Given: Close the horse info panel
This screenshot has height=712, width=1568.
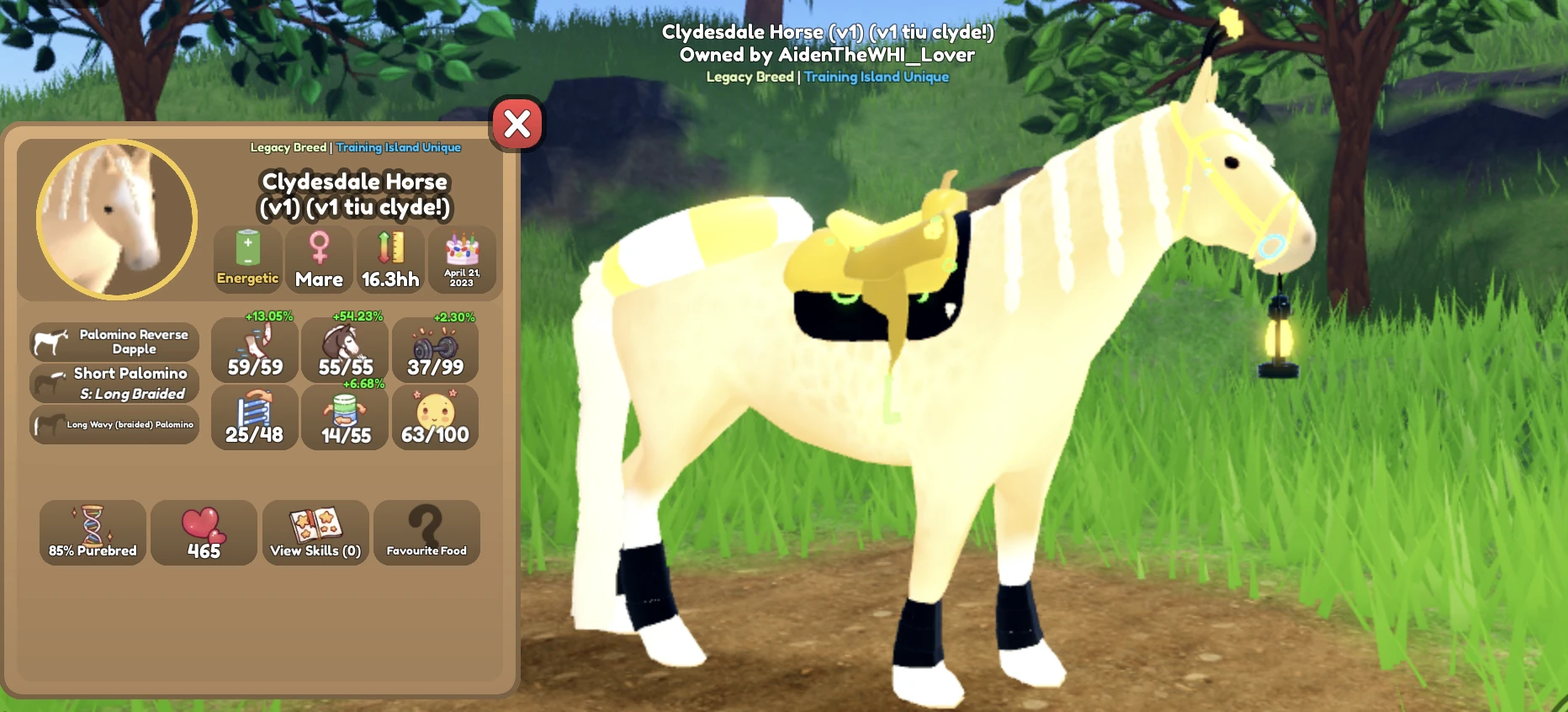Looking at the screenshot, I should [516, 125].
